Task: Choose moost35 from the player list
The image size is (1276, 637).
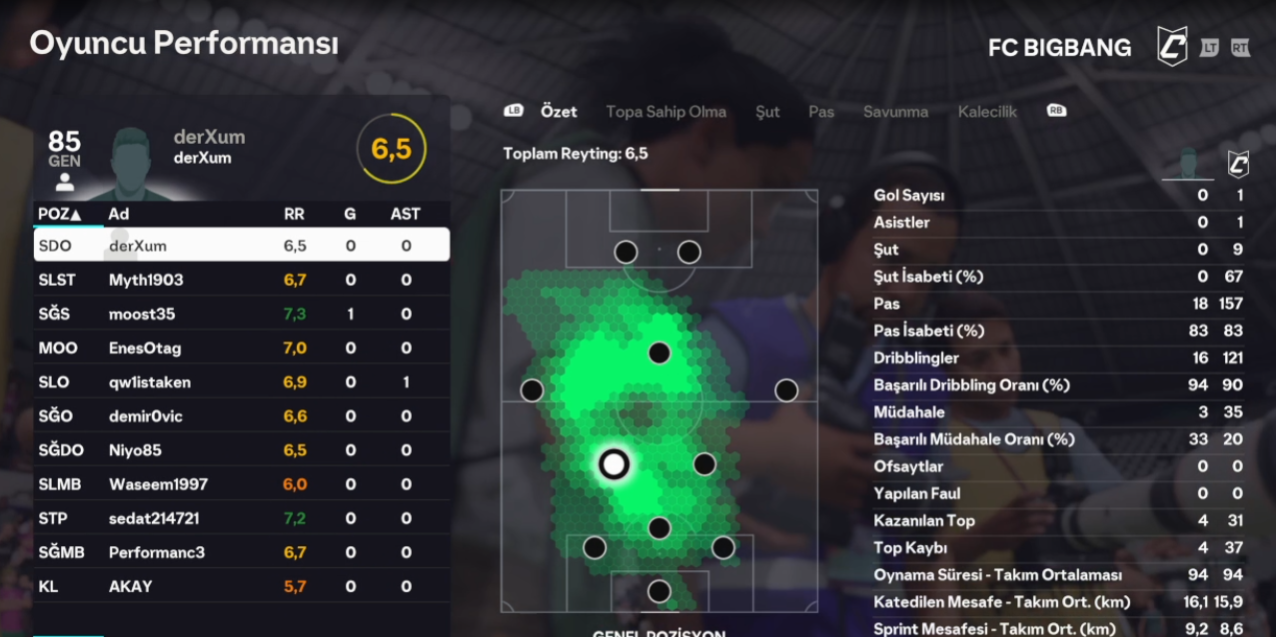Action: pos(240,314)
